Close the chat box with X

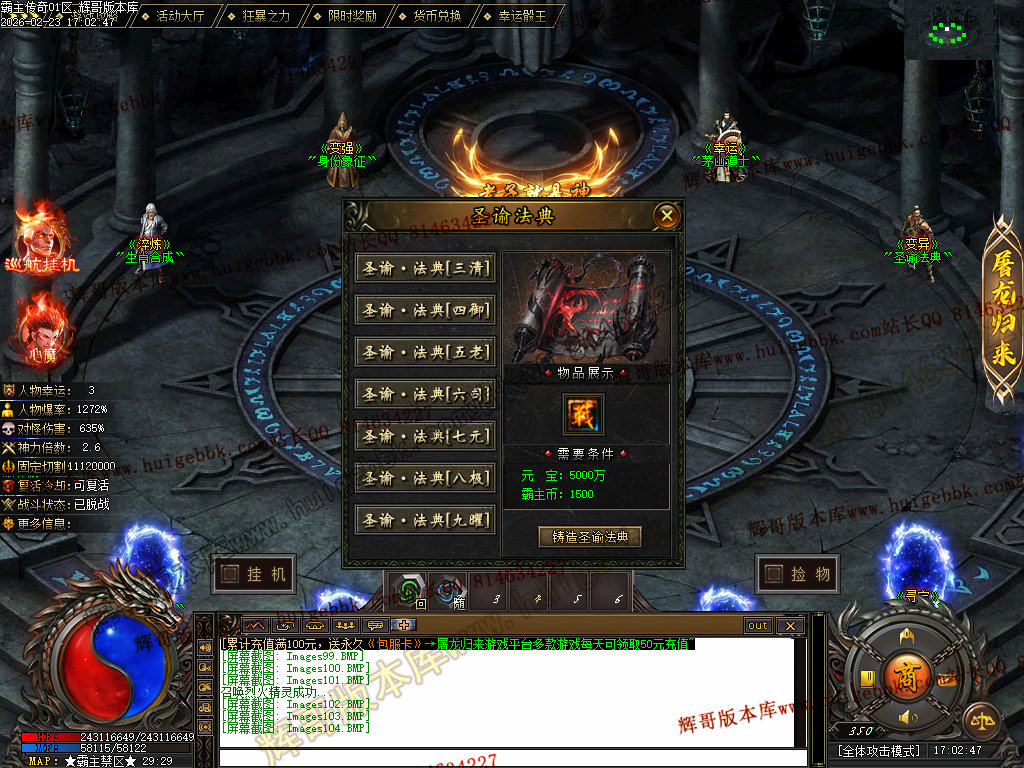coord(790,626)
